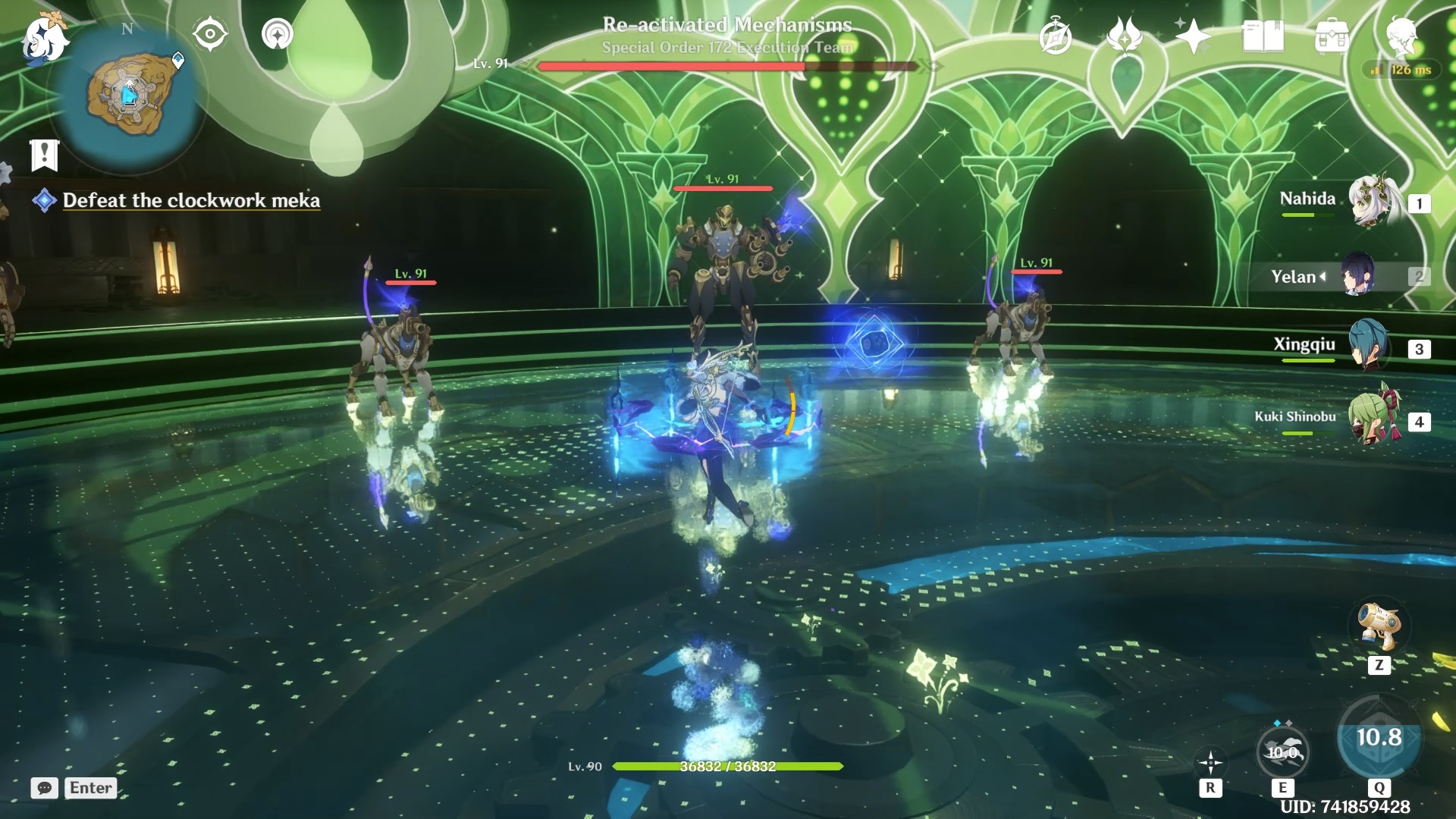Open the open-book handbook icon
This screenshot has height=819, width=1456.
coord(1263,36)
